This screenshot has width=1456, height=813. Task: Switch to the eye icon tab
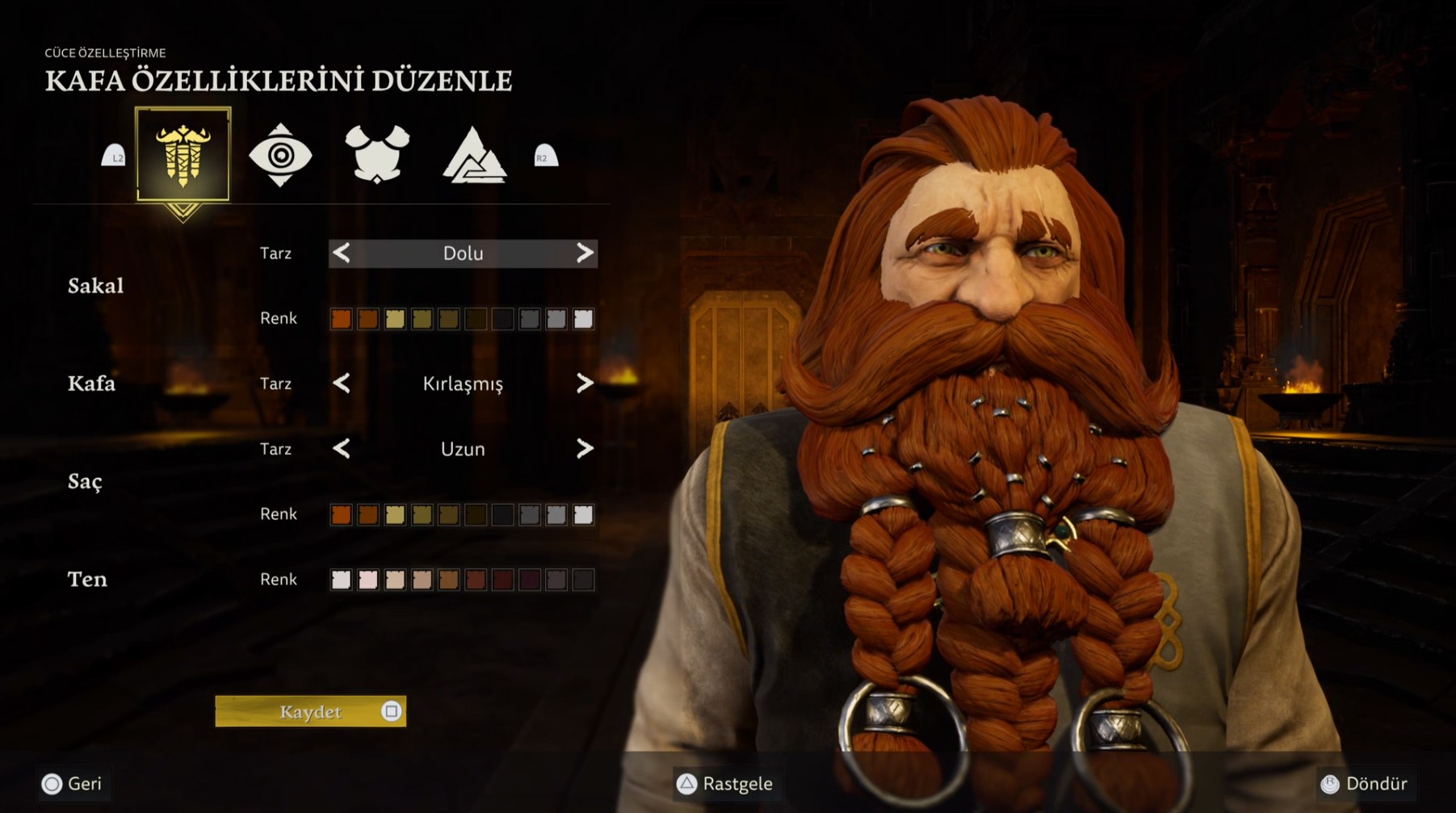point(280,155)
